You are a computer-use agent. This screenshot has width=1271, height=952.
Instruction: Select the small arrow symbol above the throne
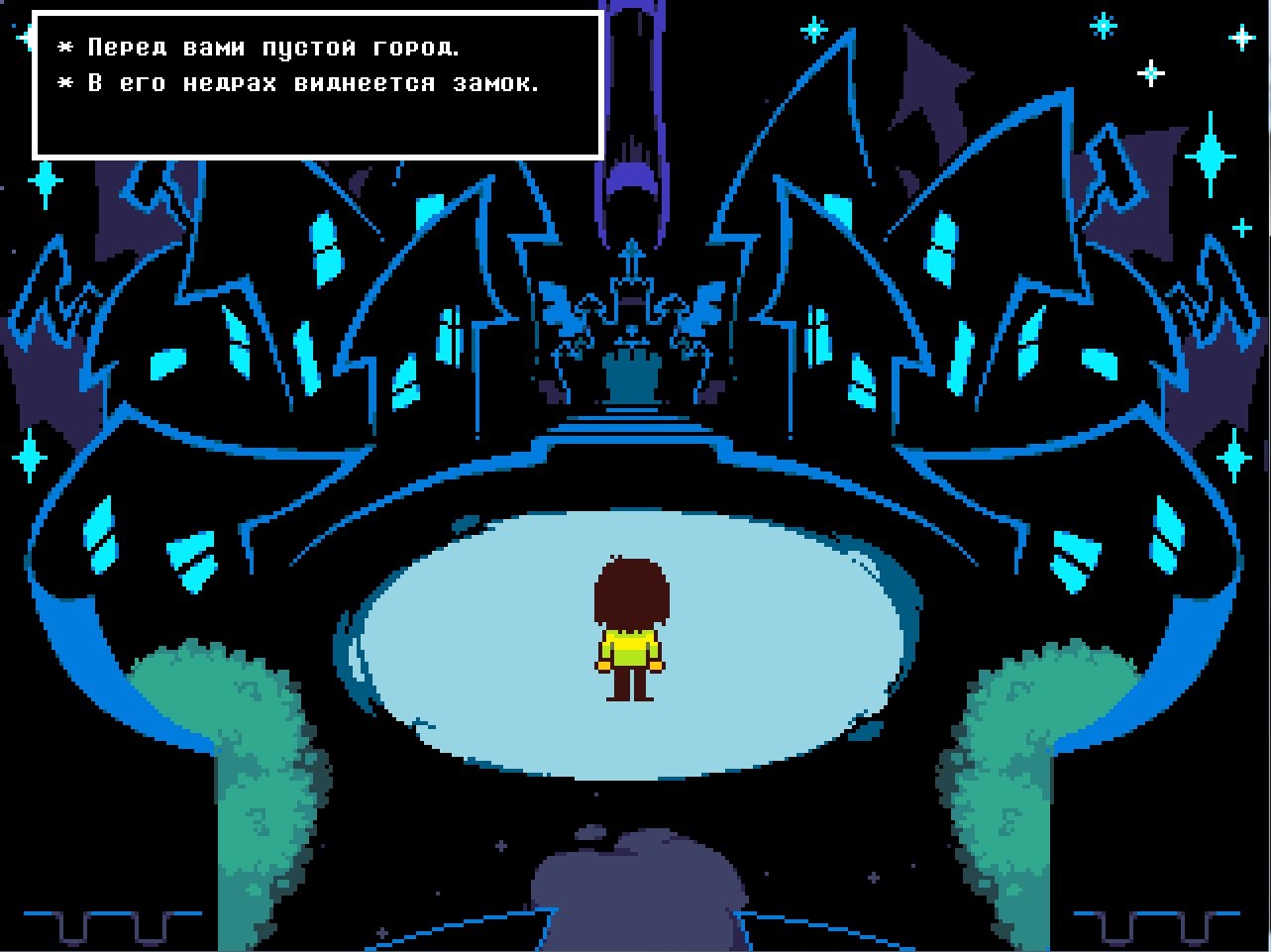tap(632, 260)
